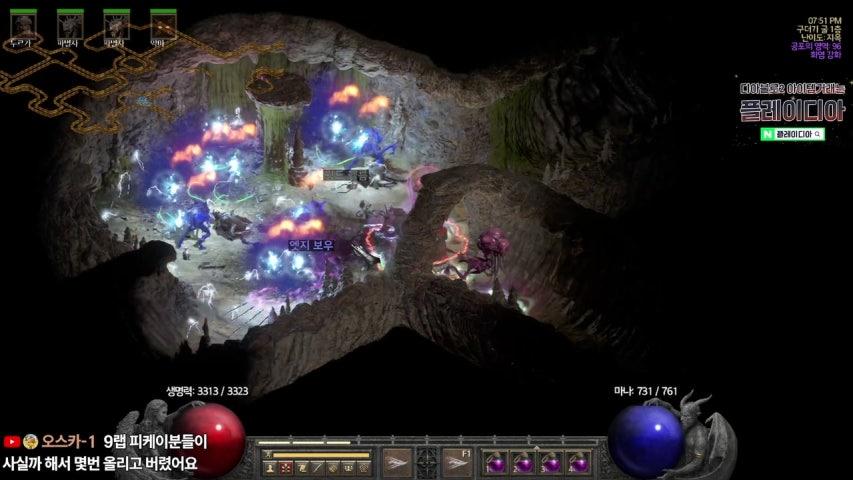This screenshot has height=480, width=853.
Task: Use the purple potion in belt slot 3
Action: [550, 462]
